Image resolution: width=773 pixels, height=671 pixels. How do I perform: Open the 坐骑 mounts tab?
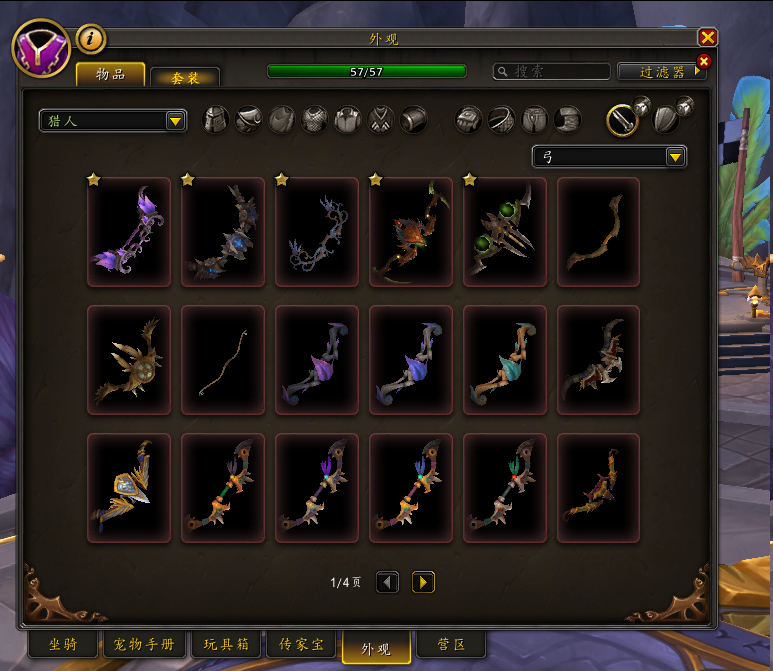tap(52, 645)
